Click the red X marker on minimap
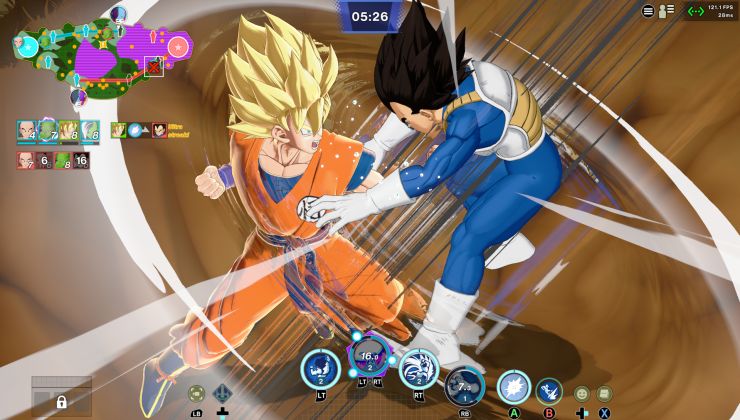This screenshot has height=420, width=740. 153,67
